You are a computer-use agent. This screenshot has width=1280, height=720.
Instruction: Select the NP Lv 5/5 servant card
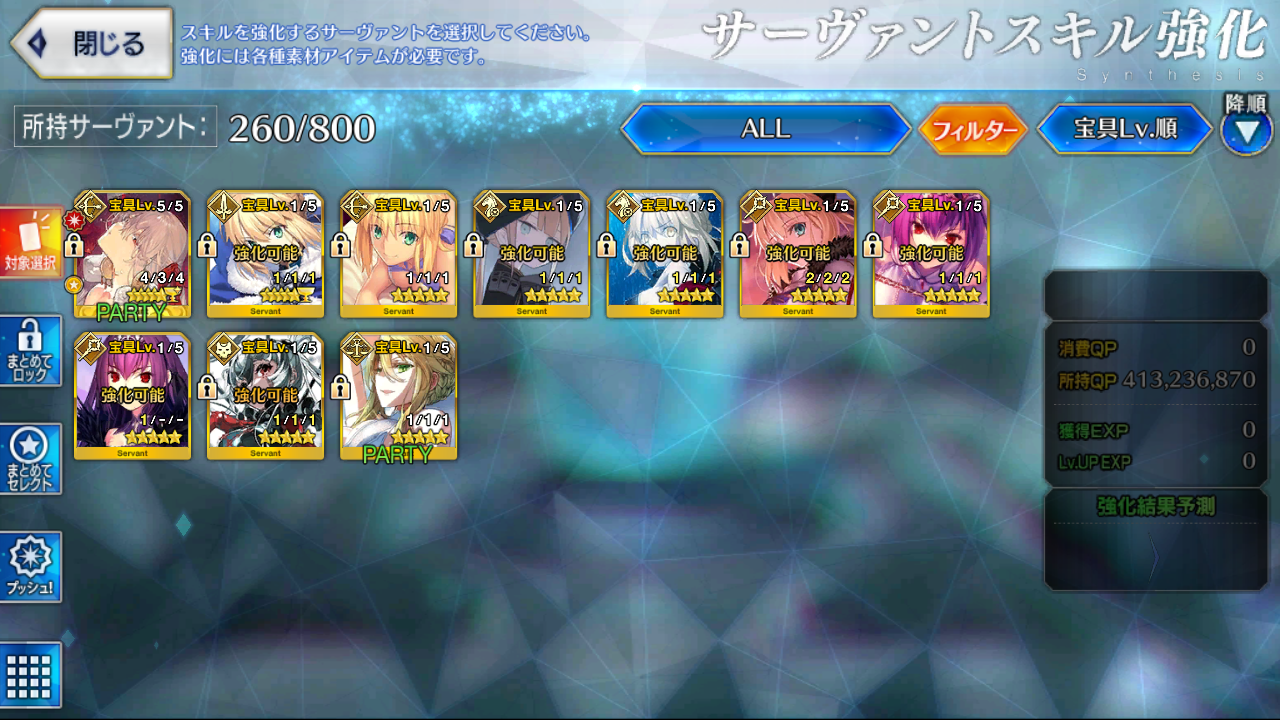(132, 254)
